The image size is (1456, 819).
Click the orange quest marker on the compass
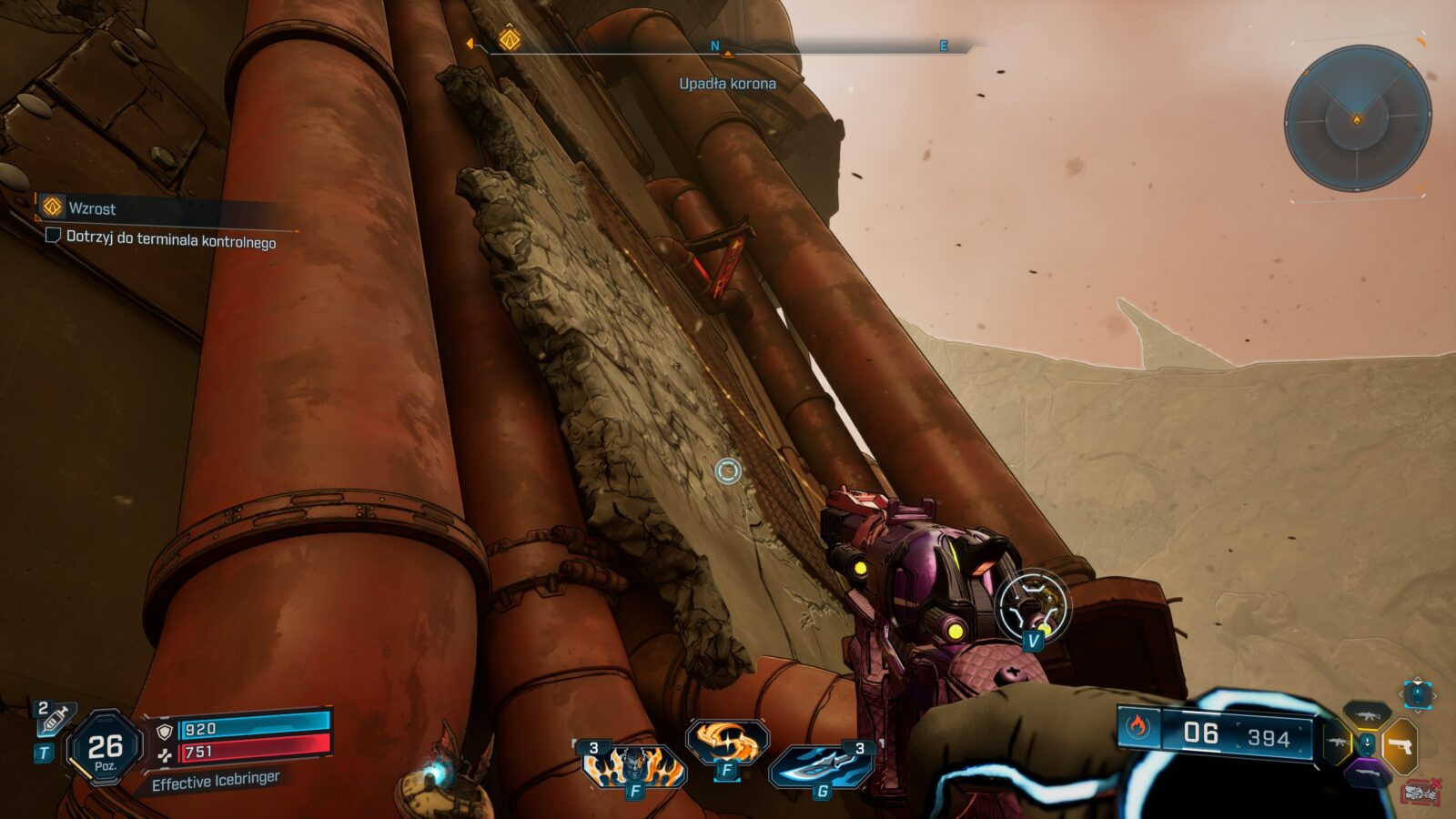click(509, 39)
